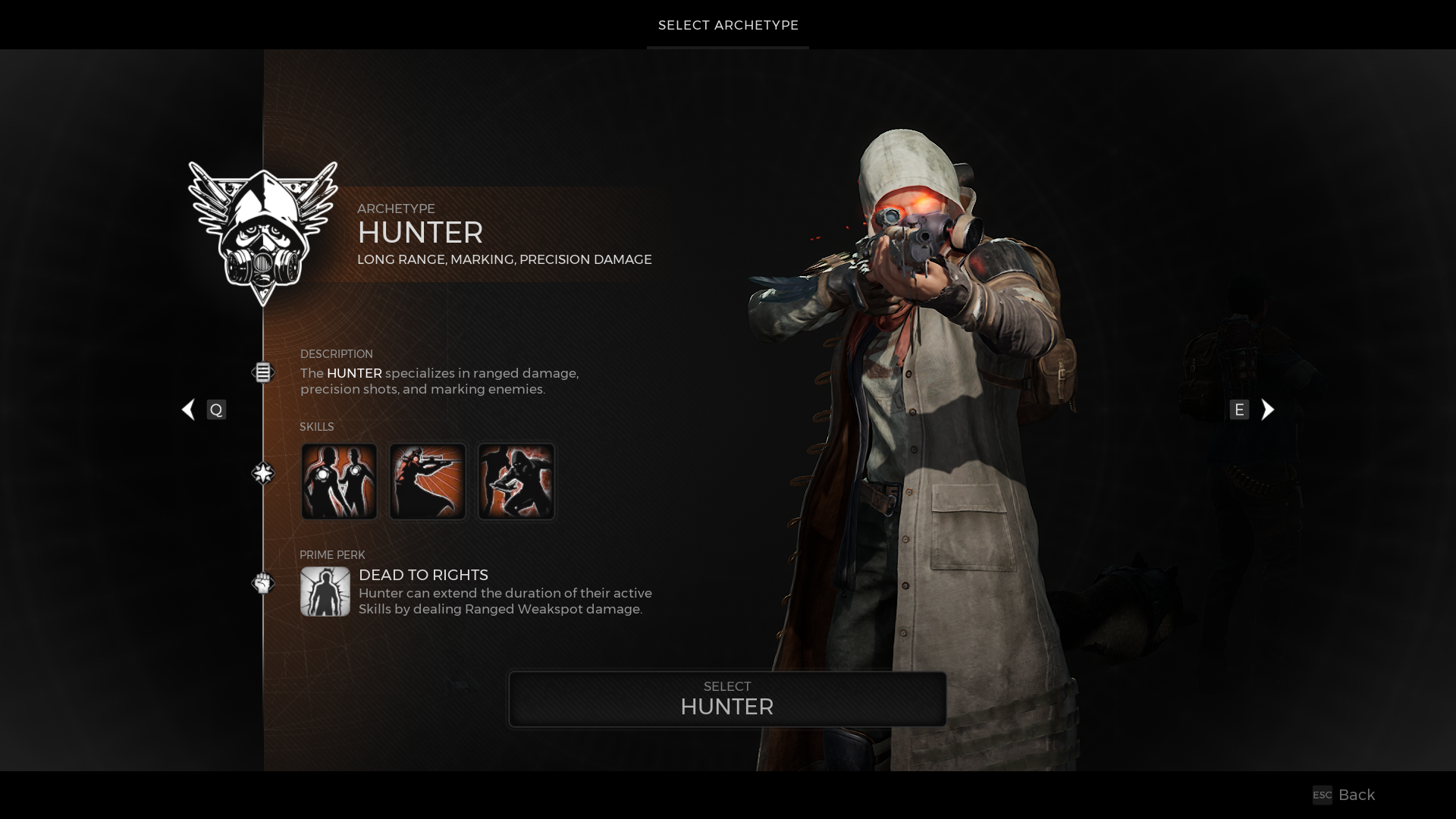Jump to the Skills star section marker
The image size is (1456, 819).
262,473
